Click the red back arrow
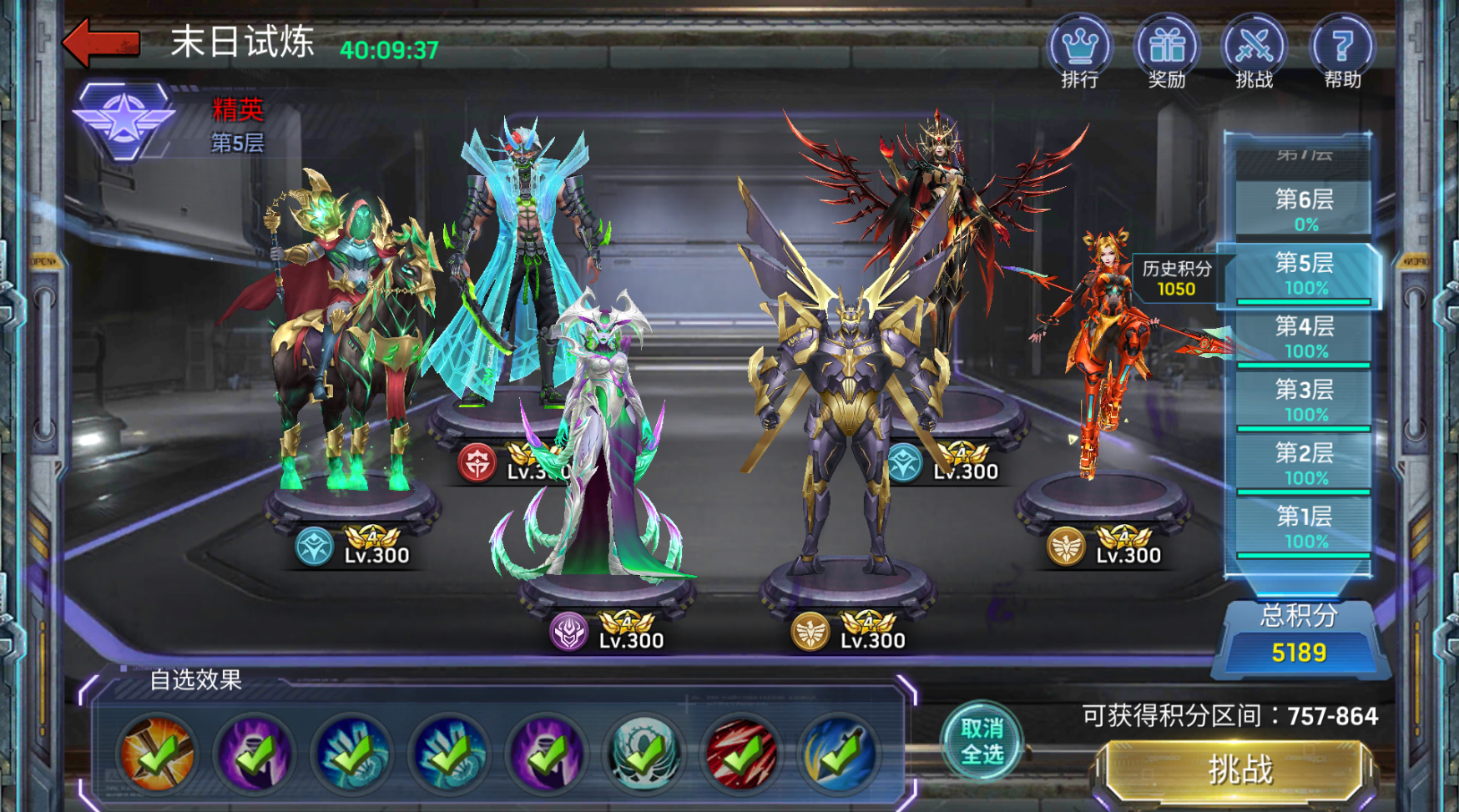1459x812 pixels. point(102,43)
